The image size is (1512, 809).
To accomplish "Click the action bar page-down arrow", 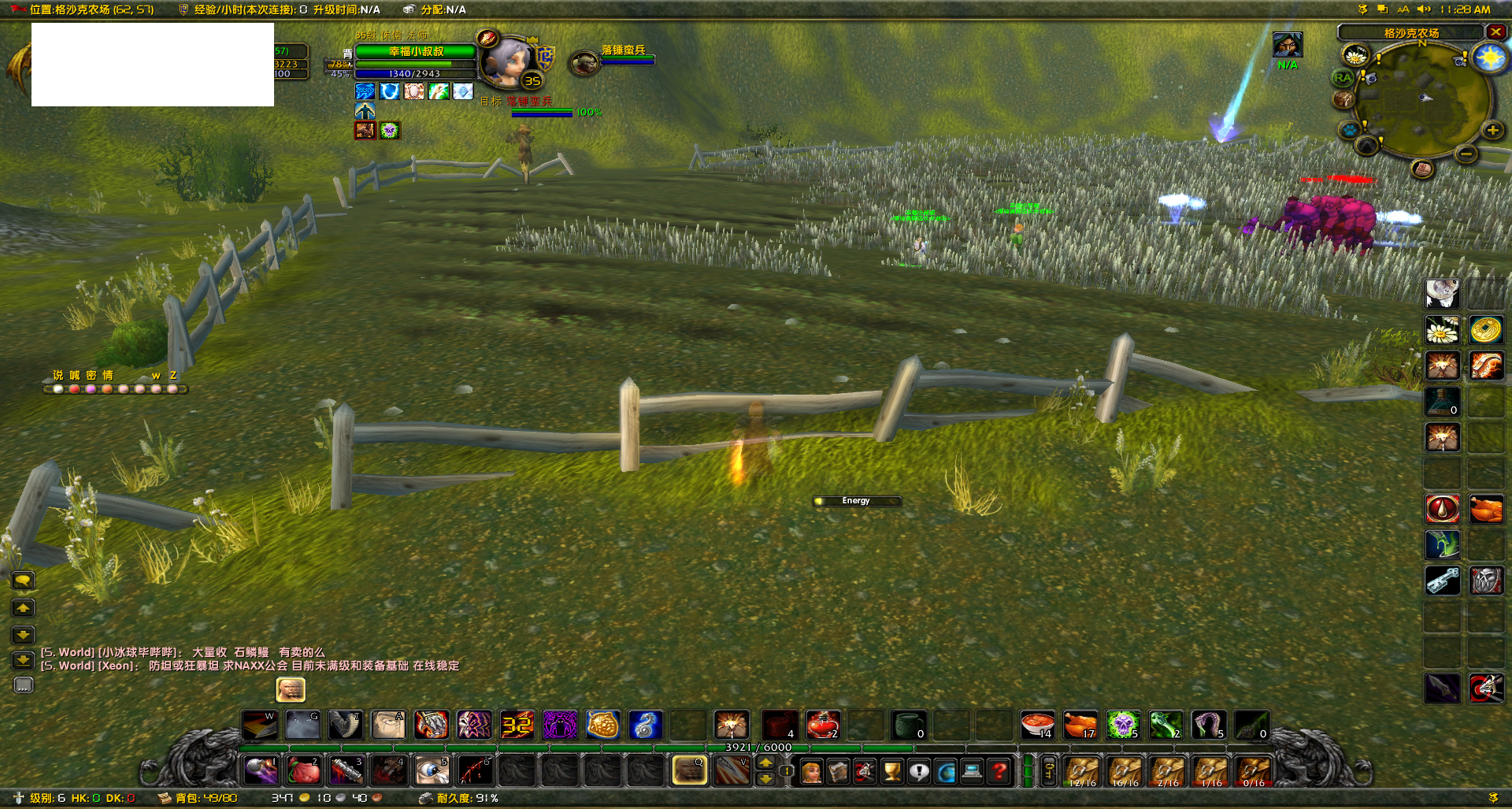I will tap(764, 778).
